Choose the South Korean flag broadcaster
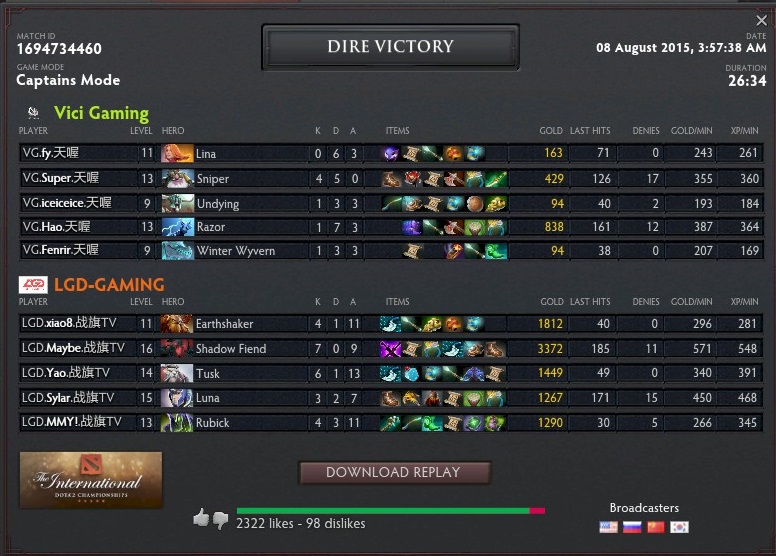776x556 pixels. point(680,527)
